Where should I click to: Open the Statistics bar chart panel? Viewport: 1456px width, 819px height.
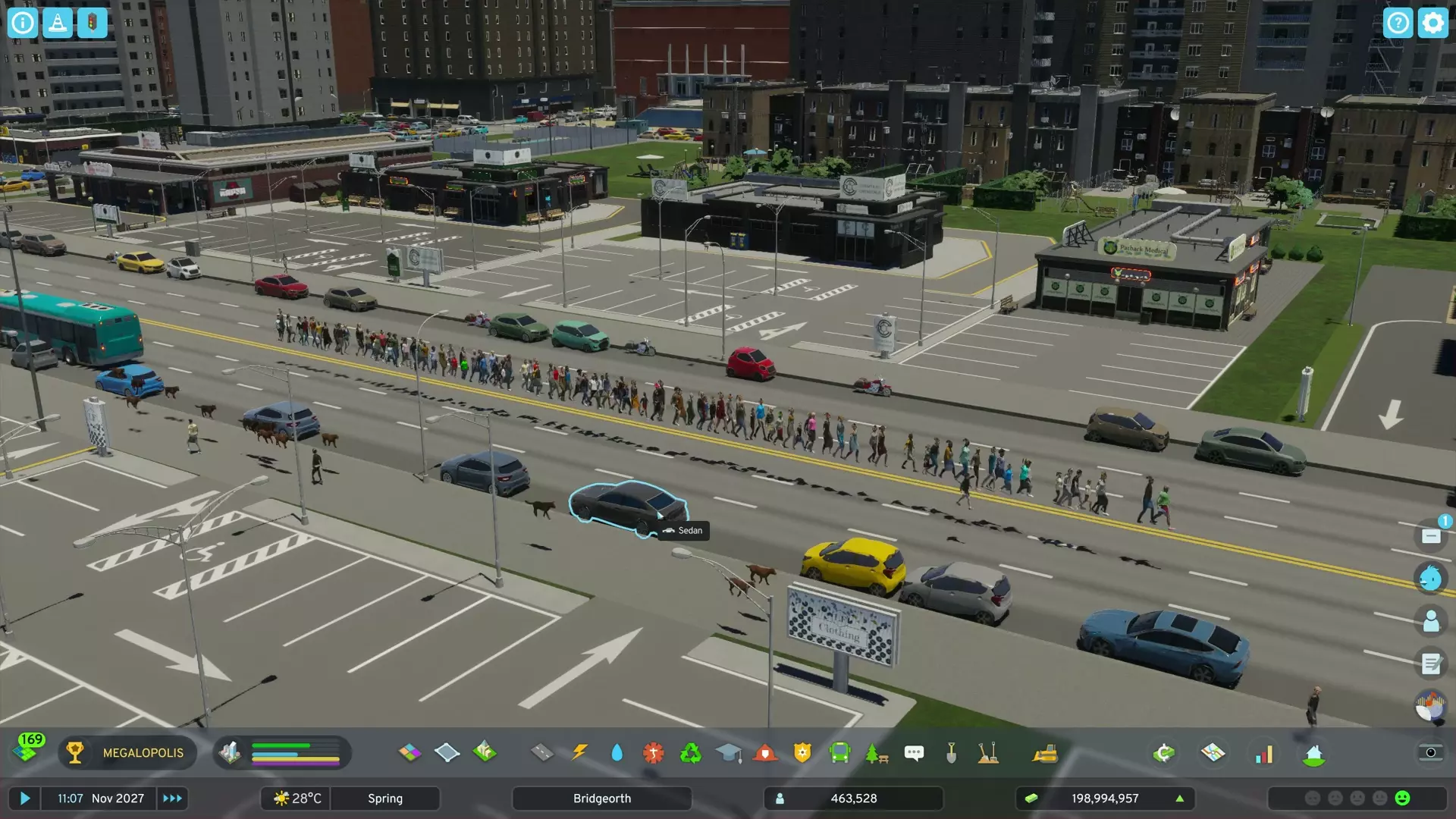click(1265, 752)
